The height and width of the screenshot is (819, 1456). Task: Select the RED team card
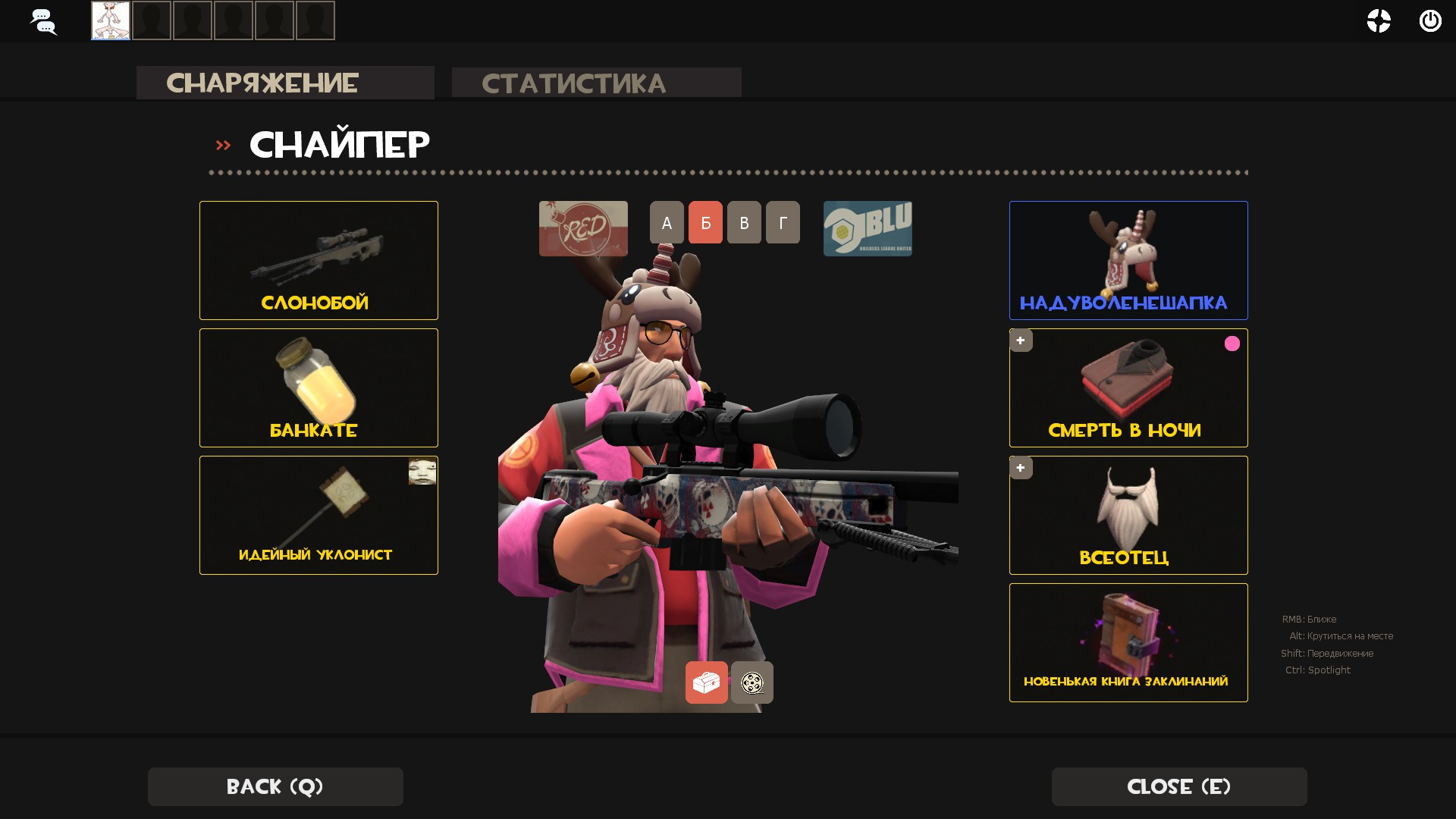[x=582, y=228]
